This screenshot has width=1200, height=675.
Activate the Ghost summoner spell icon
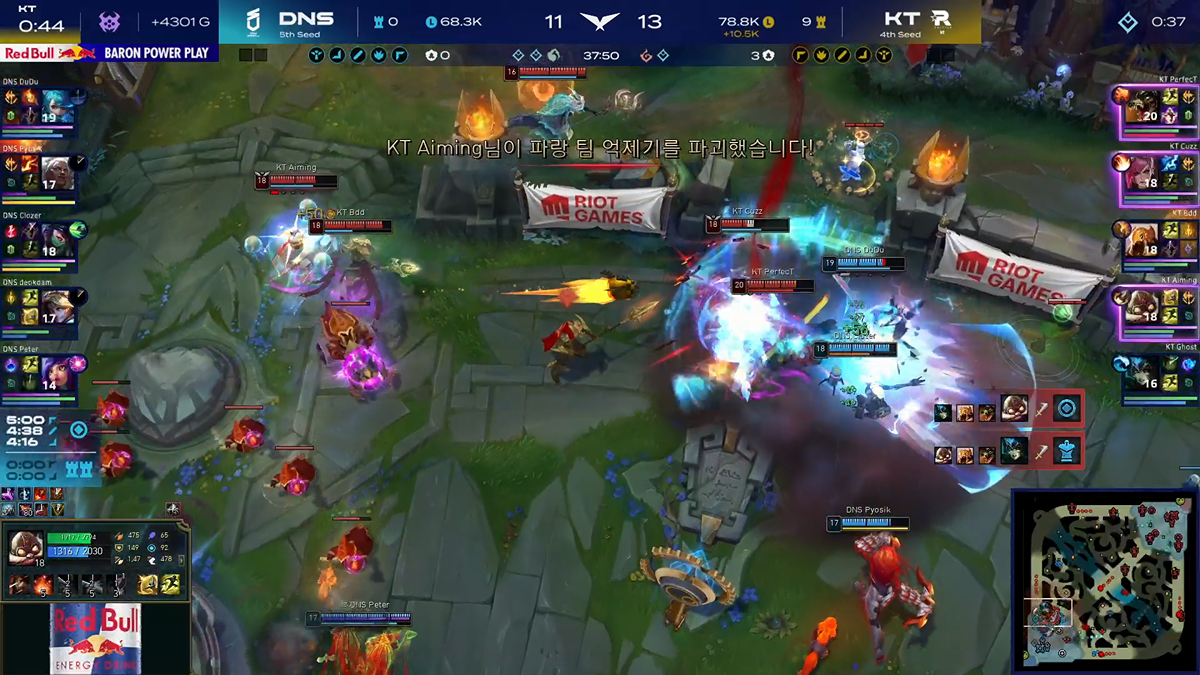(170, 585)
